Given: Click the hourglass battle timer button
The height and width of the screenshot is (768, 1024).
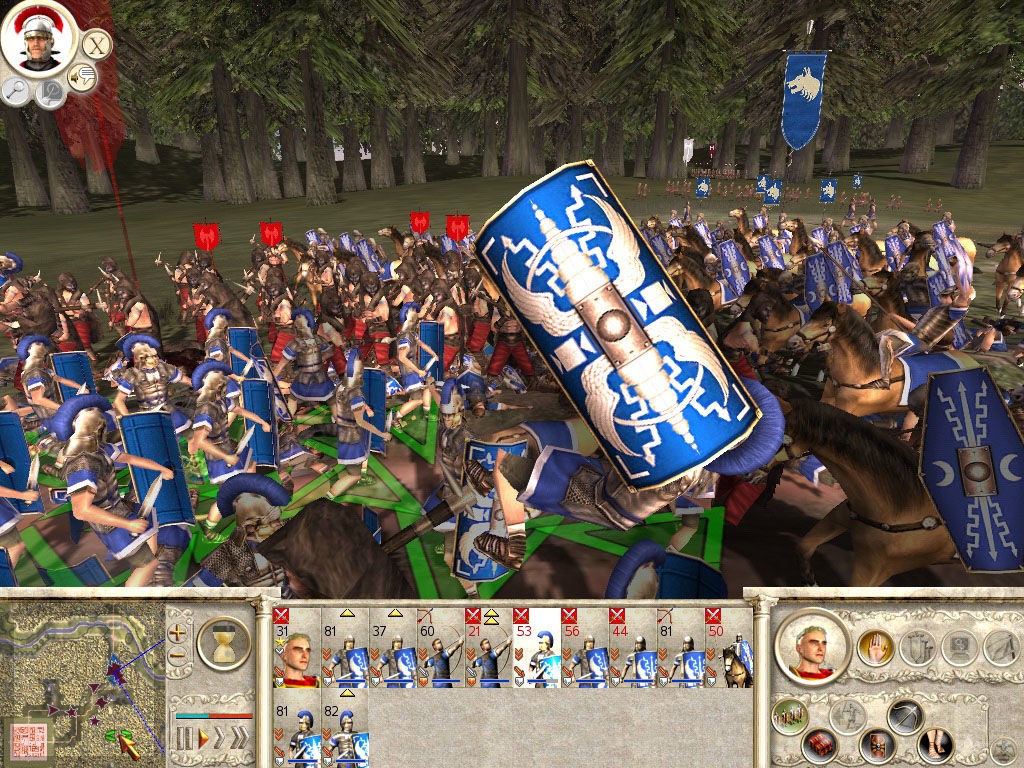Looking at the screenshot, I should point(223,642).
